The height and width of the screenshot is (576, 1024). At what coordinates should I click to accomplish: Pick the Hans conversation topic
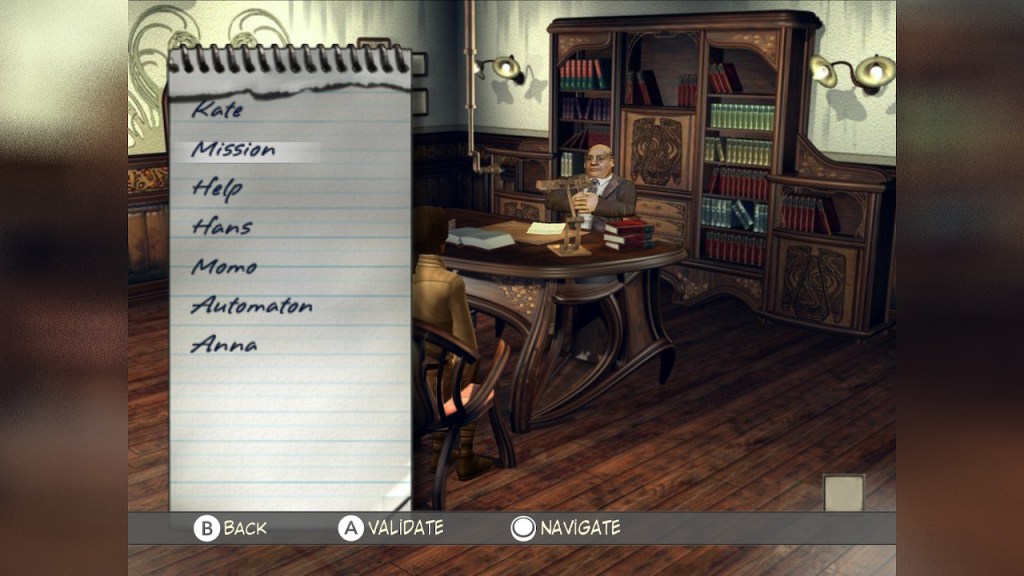221,227
